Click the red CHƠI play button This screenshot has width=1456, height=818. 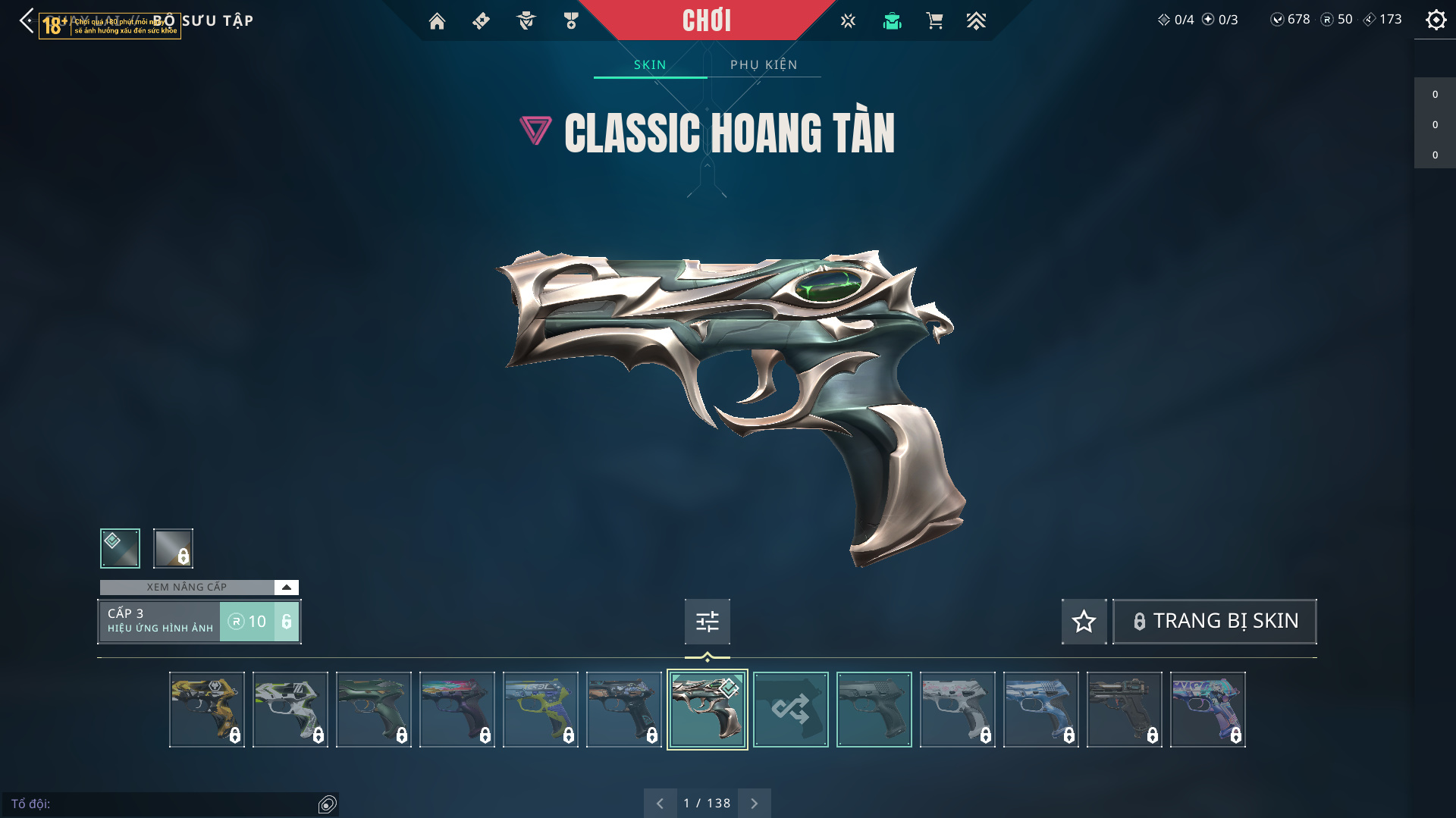pyautogui.click(x=706, y=20)
